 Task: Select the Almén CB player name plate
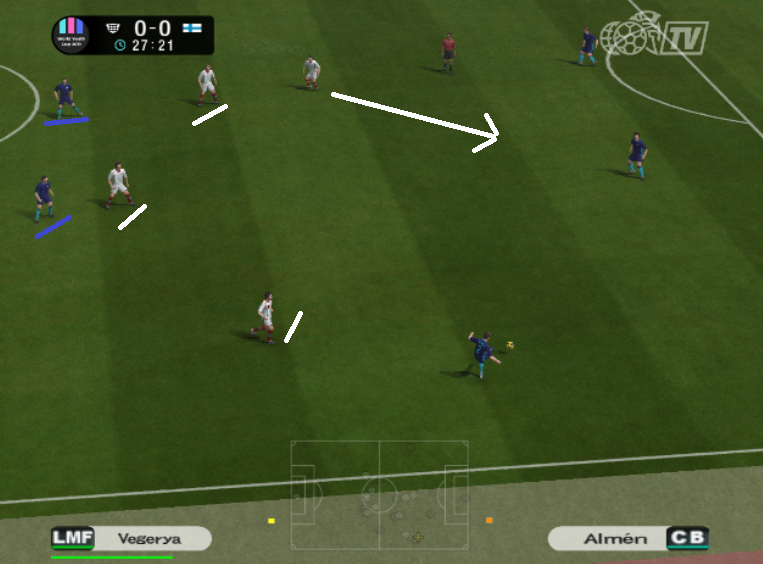pyautogui.click(x=628, y=539)
